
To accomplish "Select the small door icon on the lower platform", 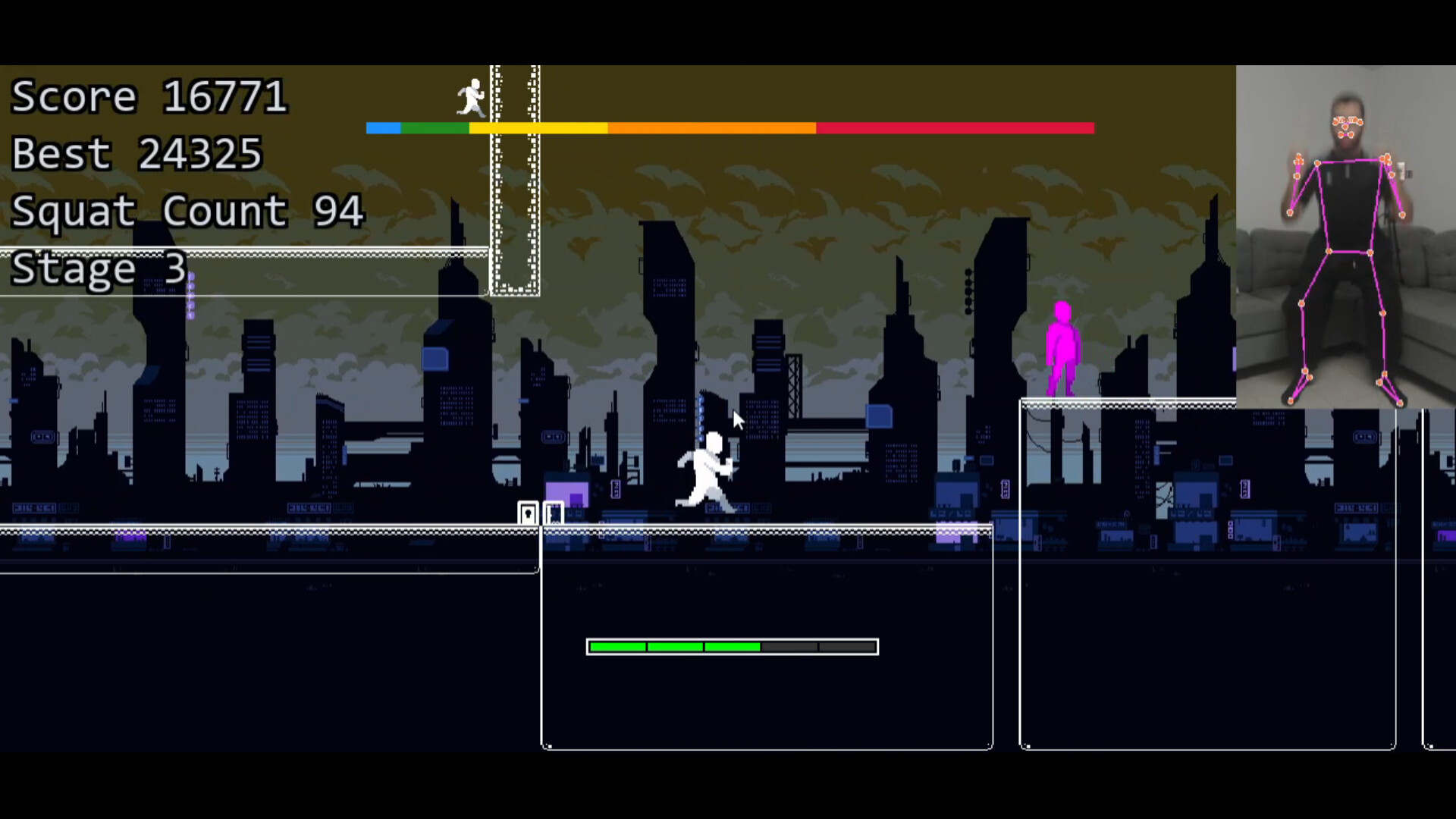I will click(528, 513).
